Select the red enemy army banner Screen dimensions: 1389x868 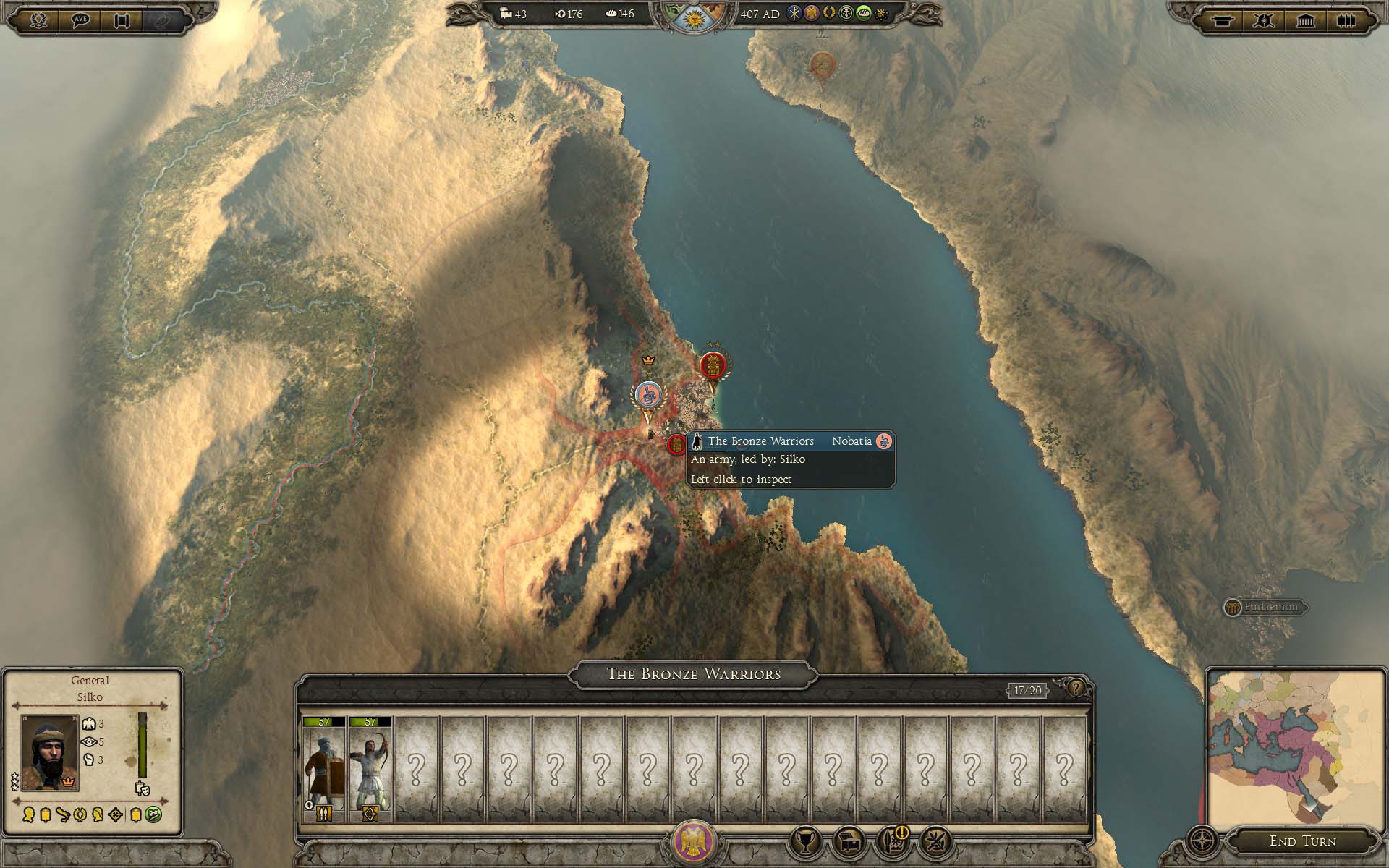[x=713, y=367]
